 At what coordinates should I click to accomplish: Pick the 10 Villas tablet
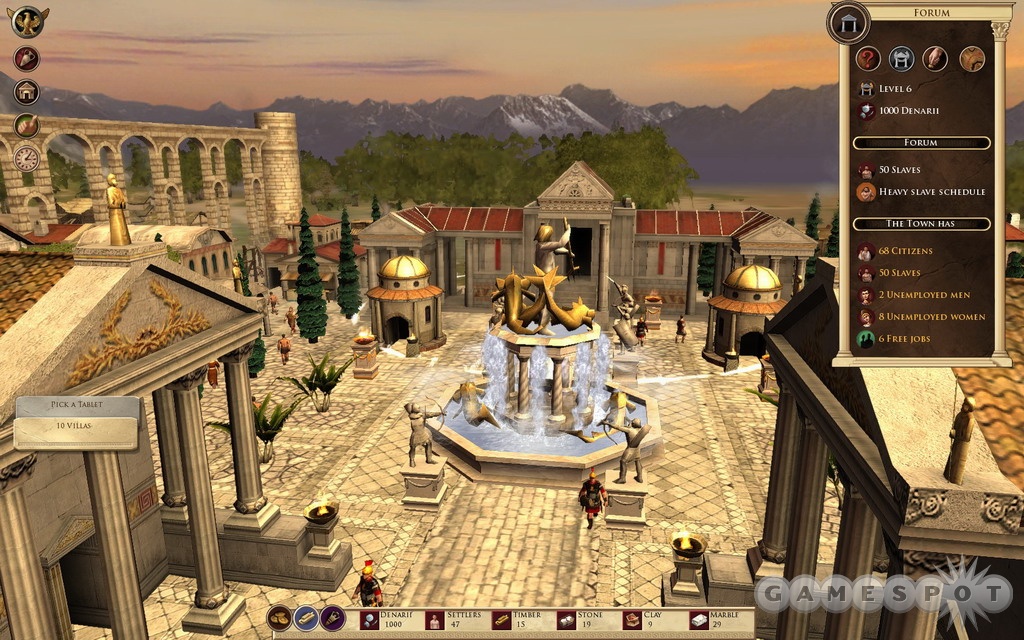click(x=76, y=434)
